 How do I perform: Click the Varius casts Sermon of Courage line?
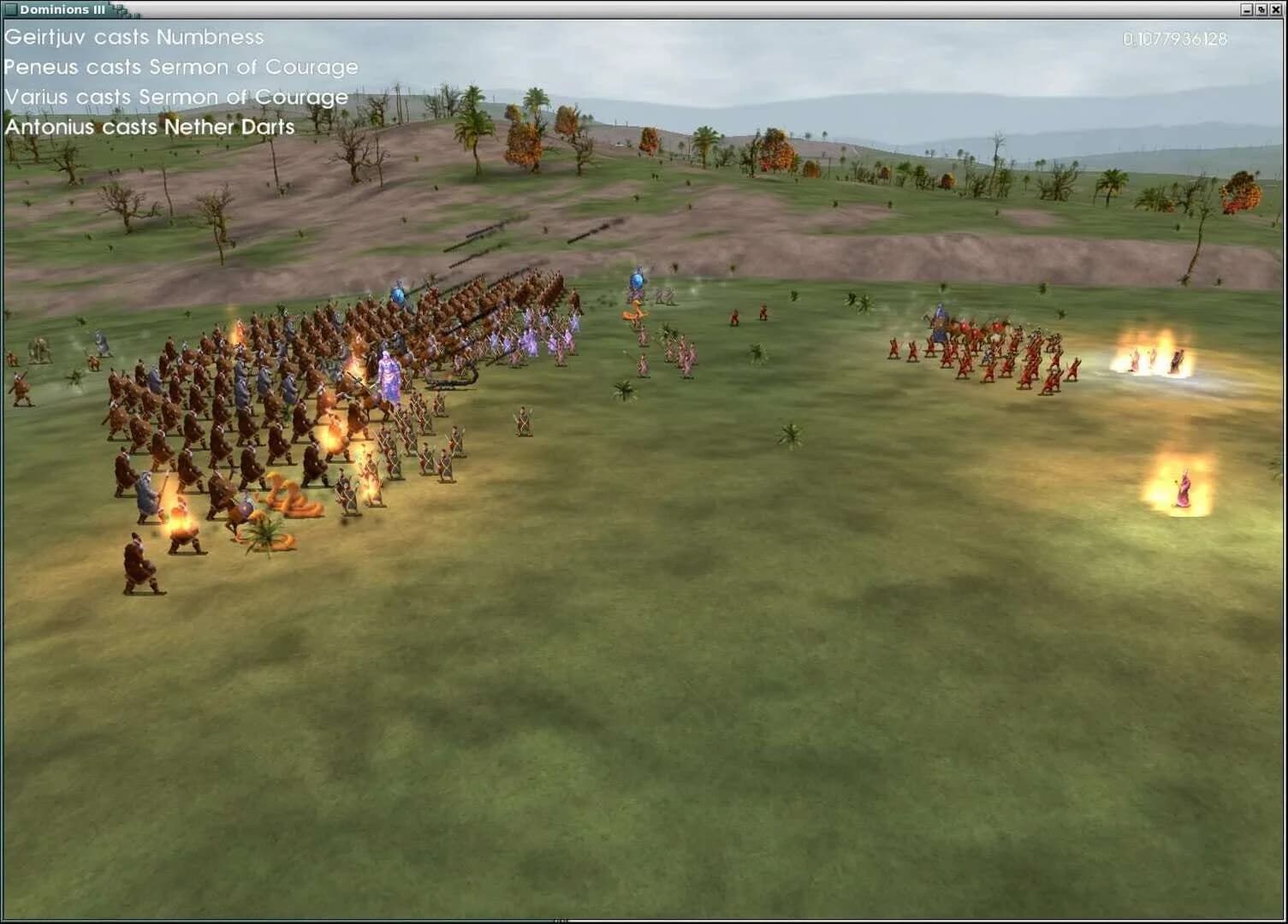pos(175,97)
